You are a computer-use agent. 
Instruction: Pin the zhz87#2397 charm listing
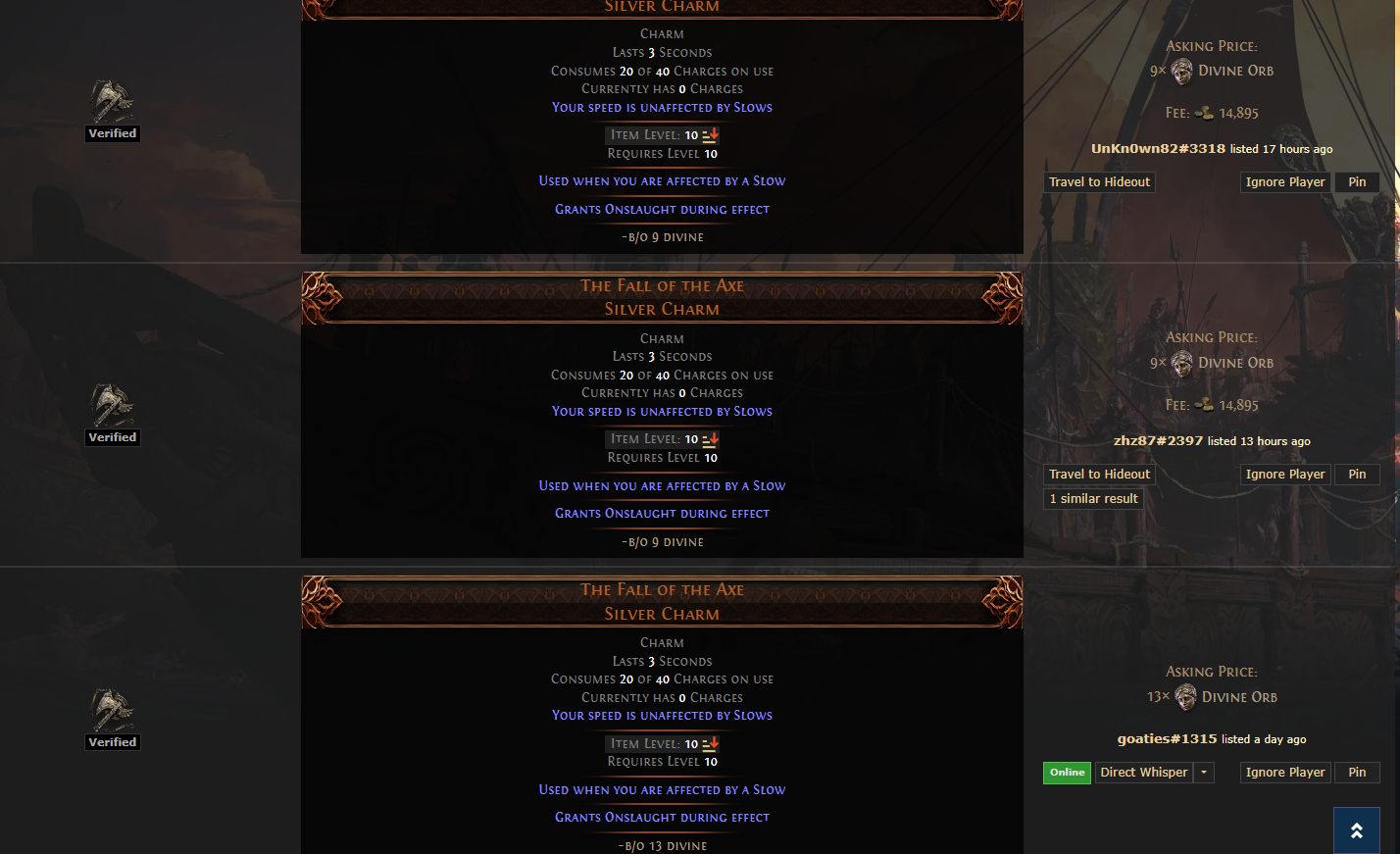coord(1357,475)
